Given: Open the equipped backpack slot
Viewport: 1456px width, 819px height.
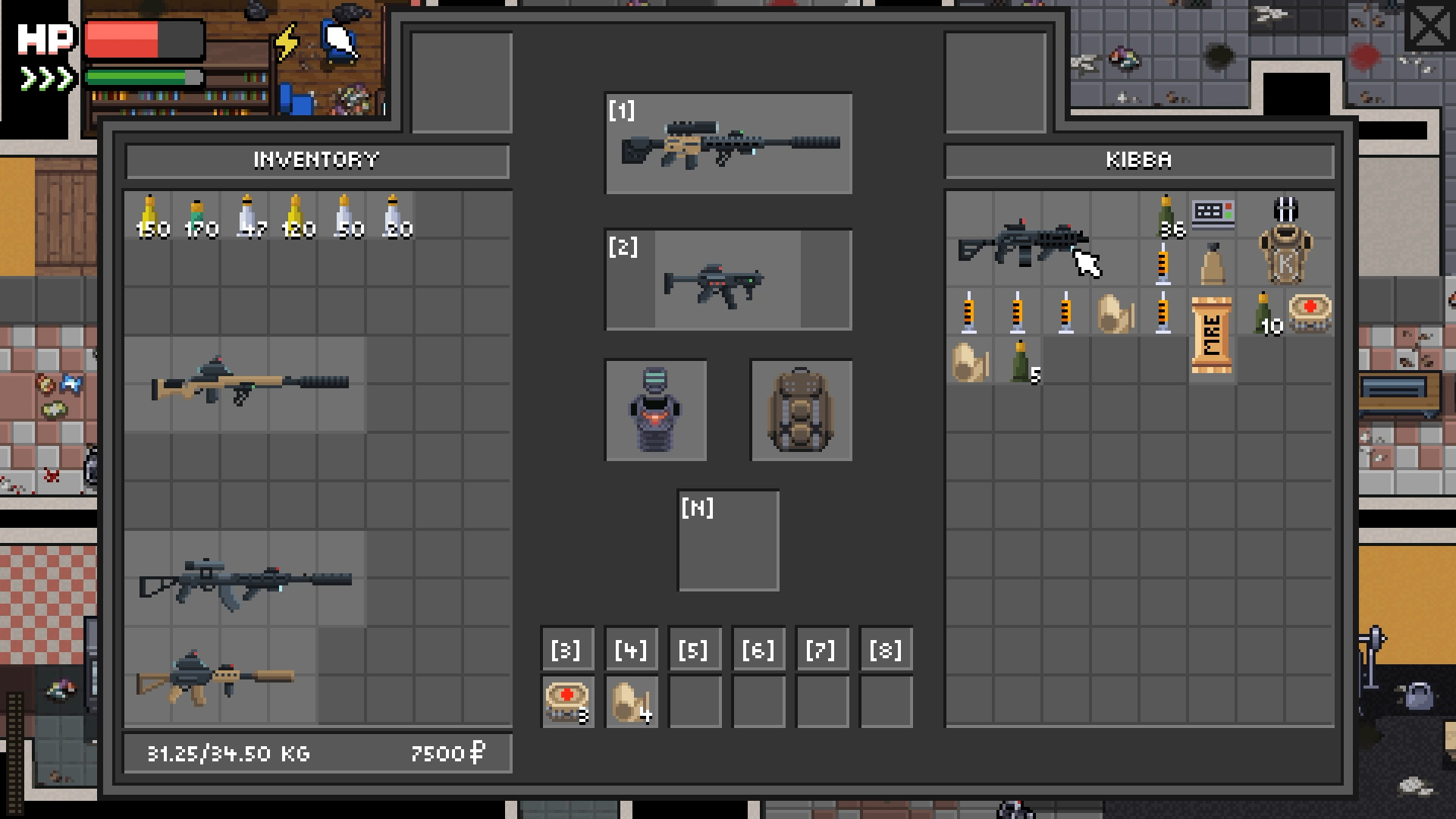Looking at the screenshot, I should 801,410.
